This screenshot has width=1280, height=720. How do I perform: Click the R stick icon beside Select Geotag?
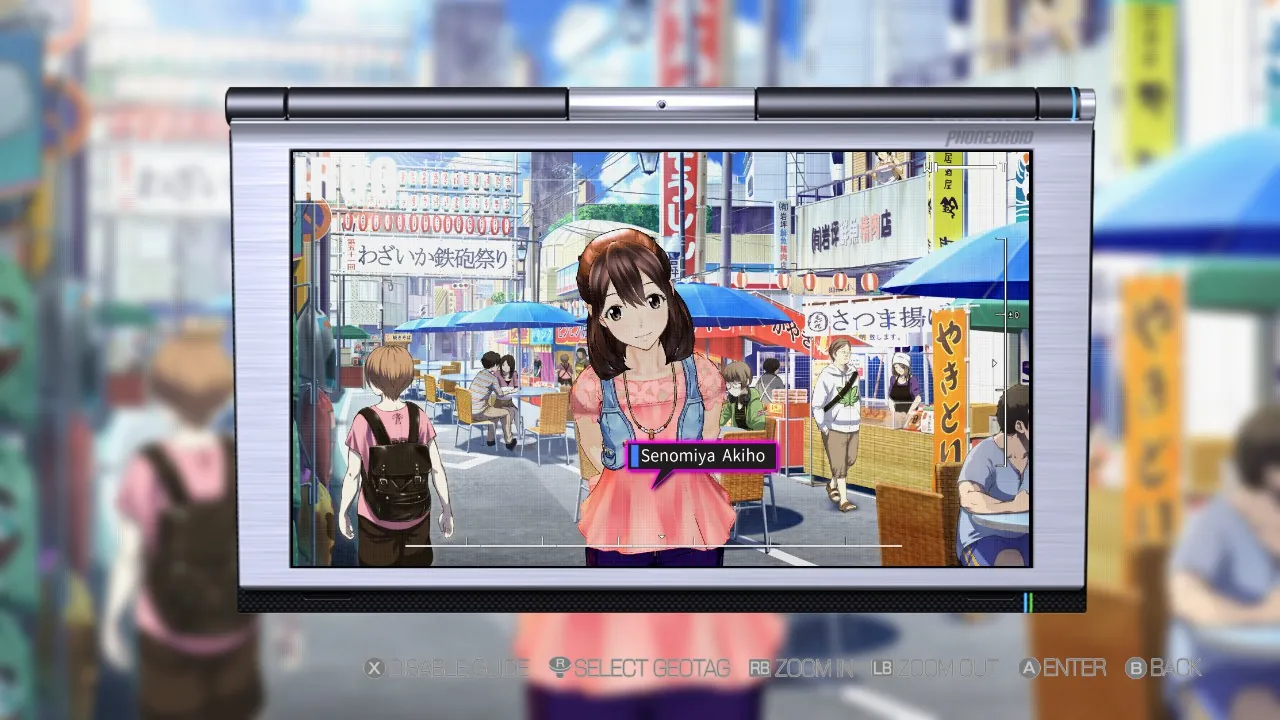pos(558,668)
